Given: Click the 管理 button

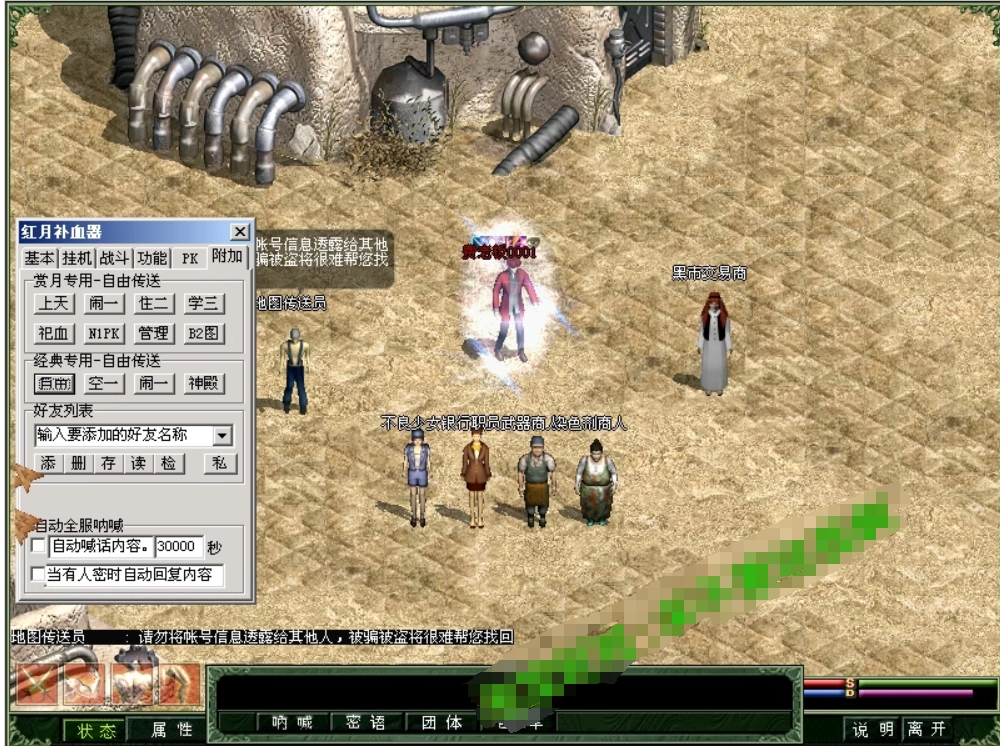Looking at the screenshot, I should tap(153, 333).
